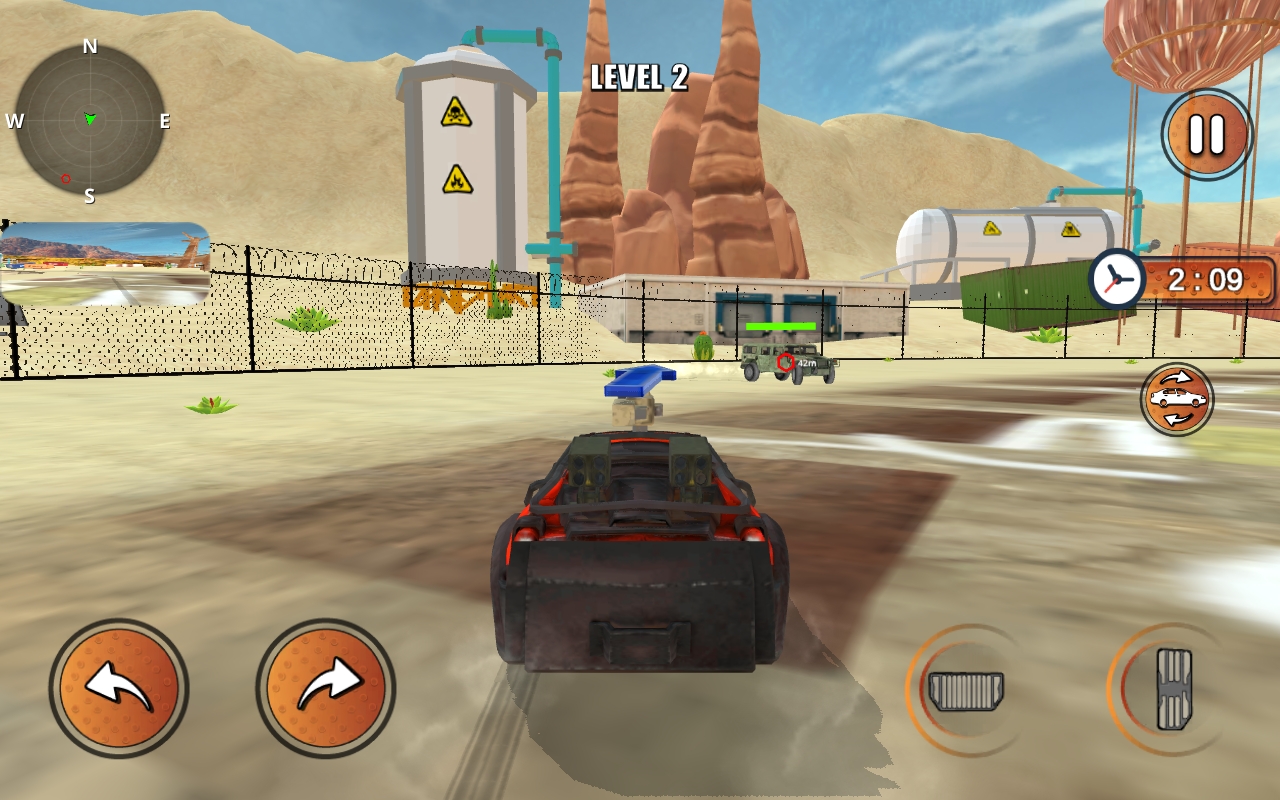Select the LEVEL 2 banner
Viewport: 1280px width, 800px height.
click(x=640, y=79)
